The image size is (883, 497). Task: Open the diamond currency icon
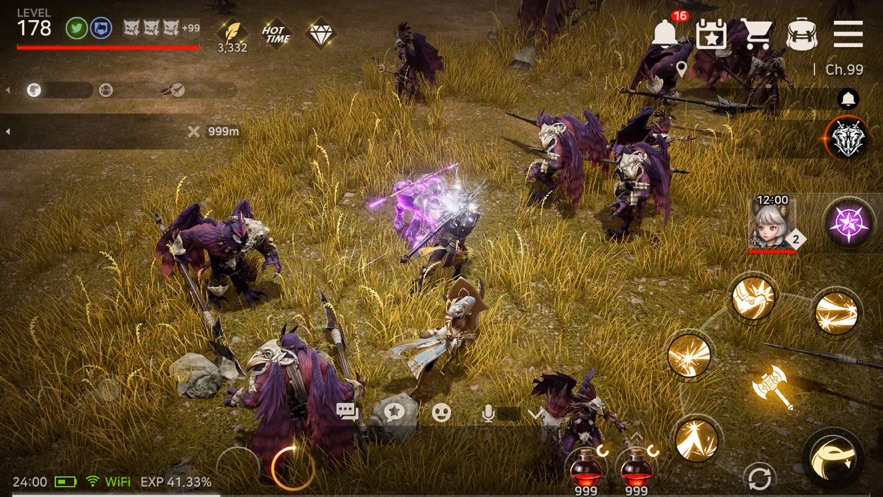(322, 34)
